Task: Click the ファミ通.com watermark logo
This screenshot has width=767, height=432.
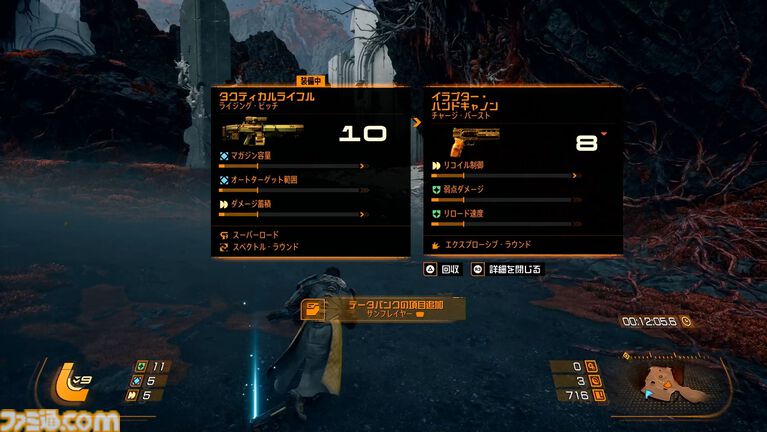Action: [x=60, y=419]
